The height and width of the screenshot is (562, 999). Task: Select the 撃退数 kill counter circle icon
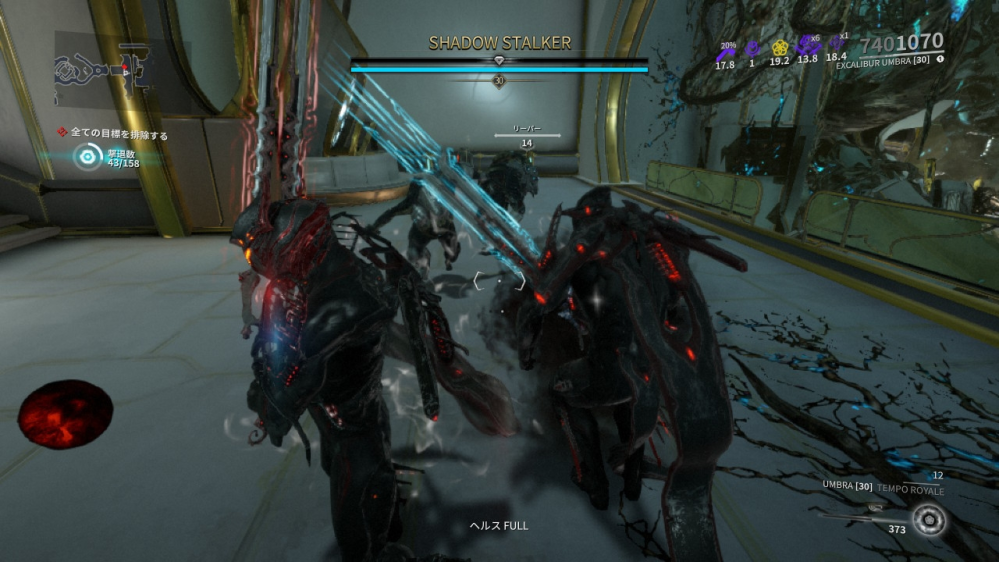point(88,156)
